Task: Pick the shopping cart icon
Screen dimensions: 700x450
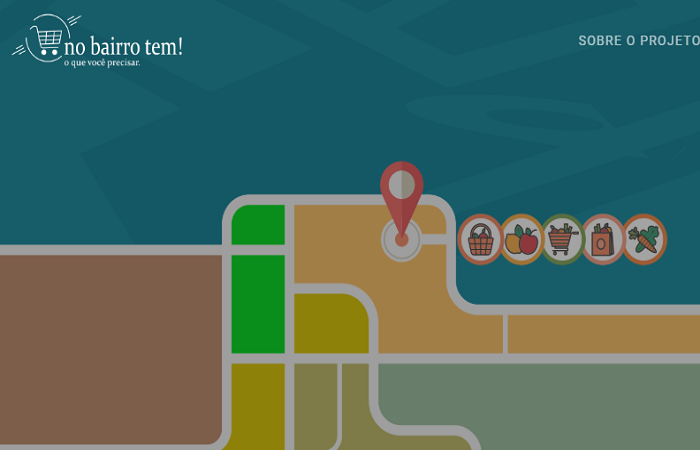Action: click(562, 240)
